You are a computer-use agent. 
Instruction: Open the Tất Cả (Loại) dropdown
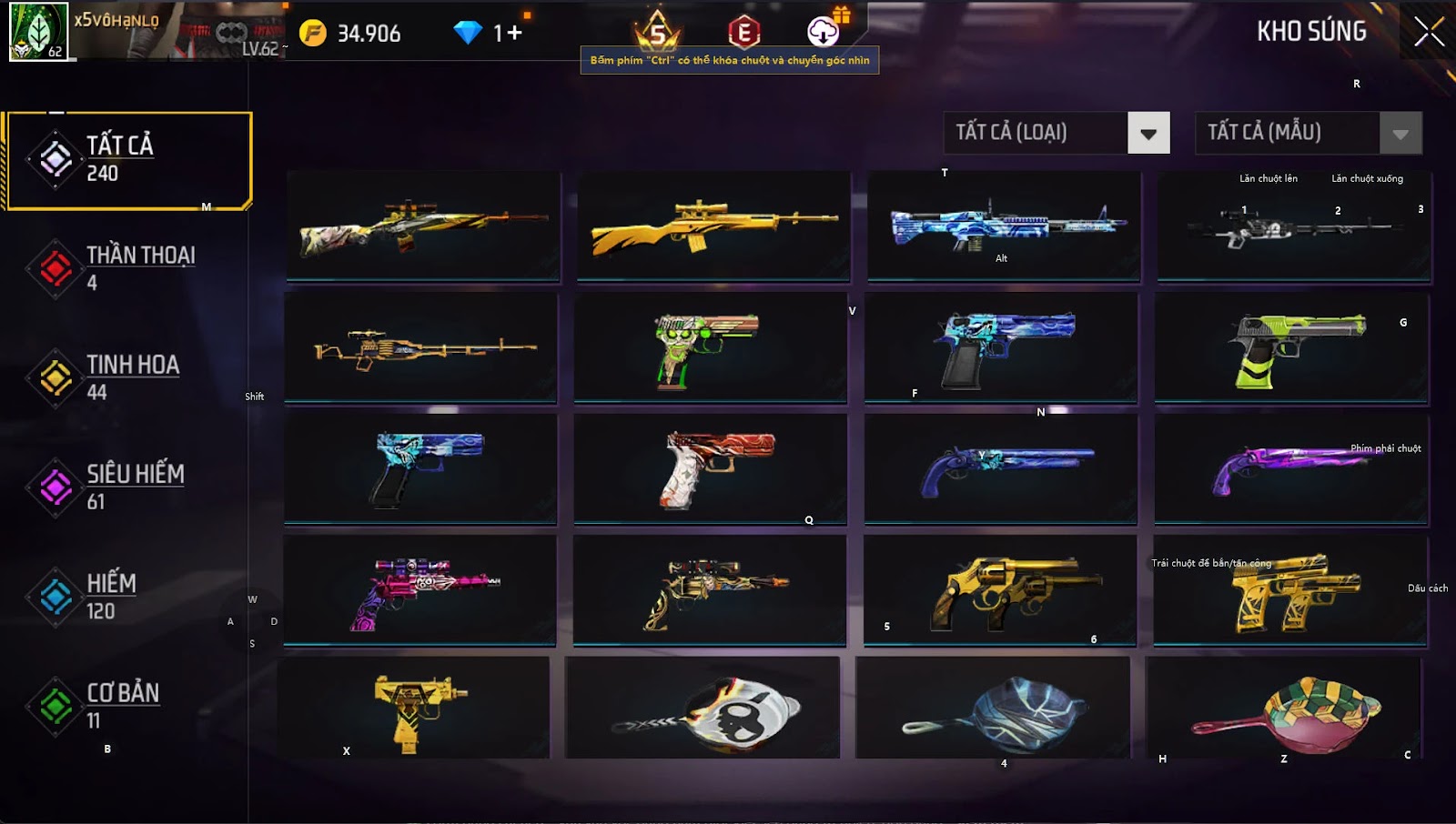pos(1148,134)
